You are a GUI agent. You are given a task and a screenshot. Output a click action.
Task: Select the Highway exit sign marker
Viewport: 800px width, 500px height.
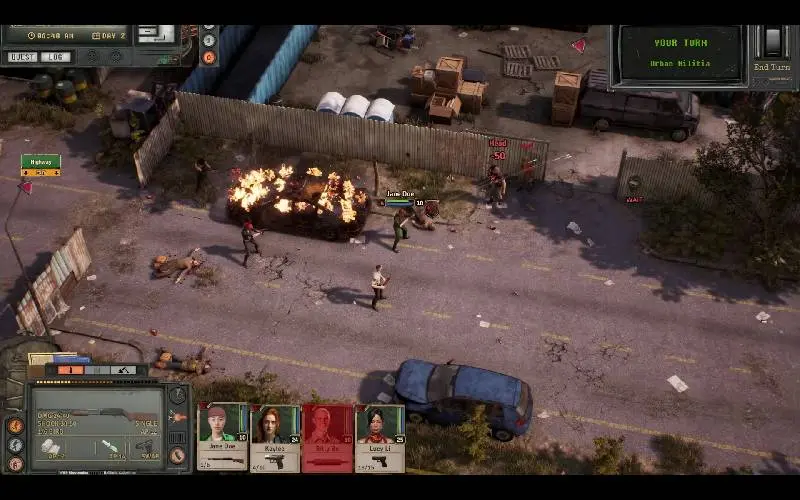click(41, 162)
